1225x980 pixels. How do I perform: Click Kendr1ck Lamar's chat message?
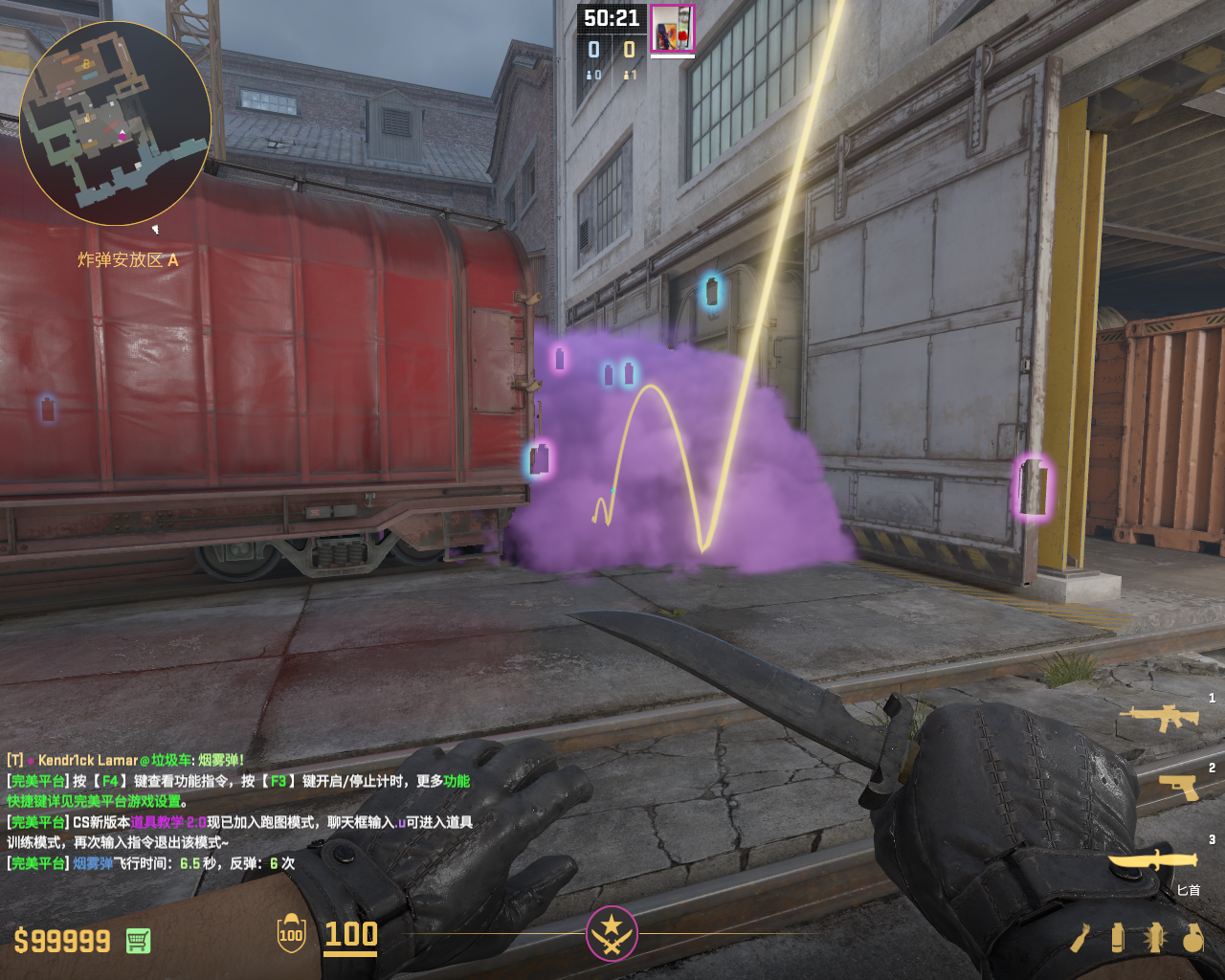point(125,760)
